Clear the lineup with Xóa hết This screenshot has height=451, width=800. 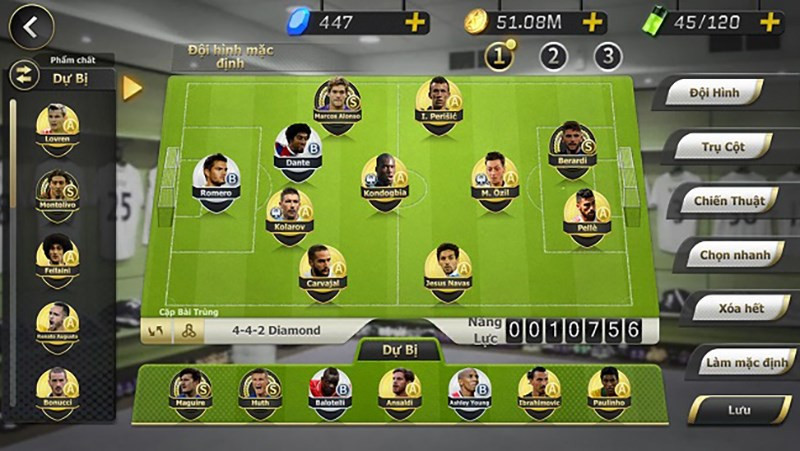click(x=742, y=308)
